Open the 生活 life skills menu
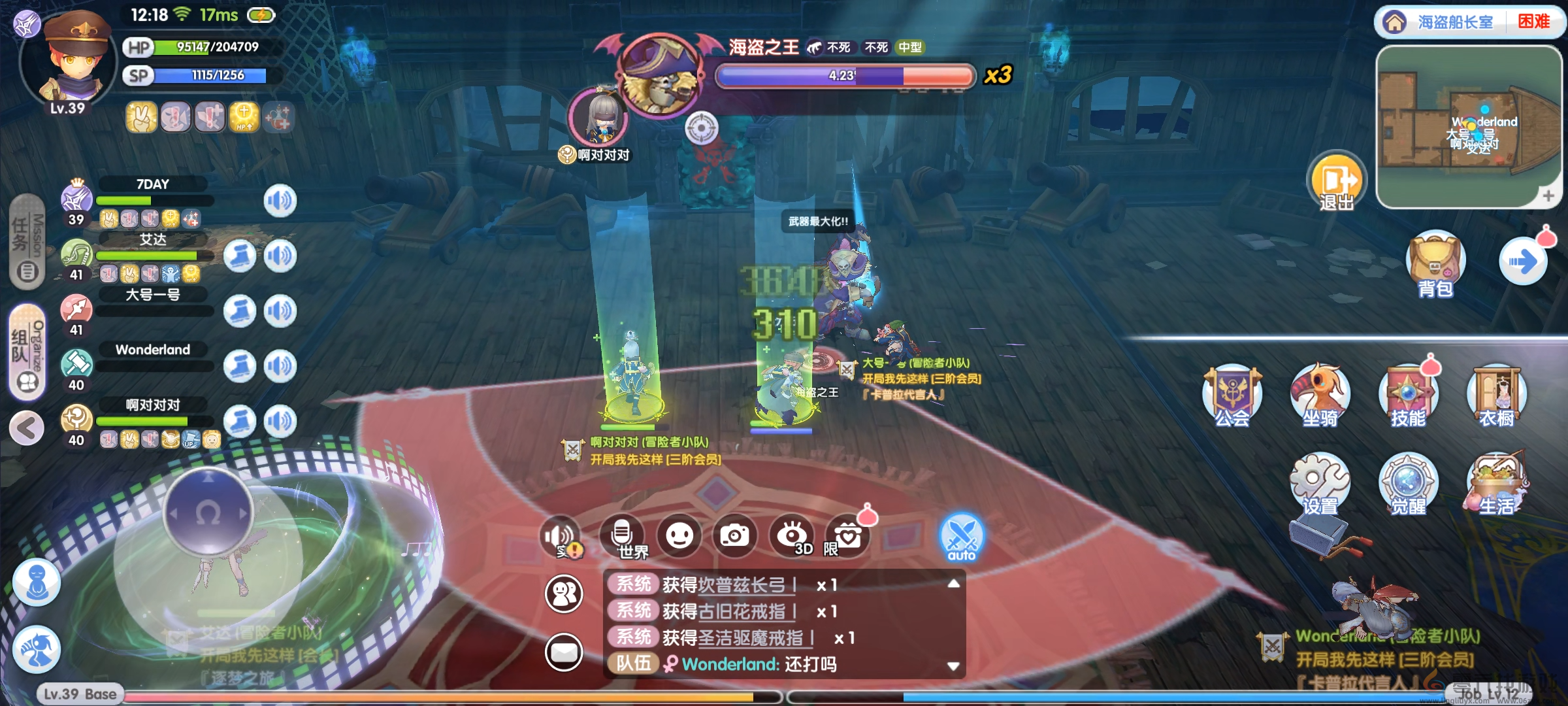Viewport: 1568px width, 706px height. click(1496, 484)
